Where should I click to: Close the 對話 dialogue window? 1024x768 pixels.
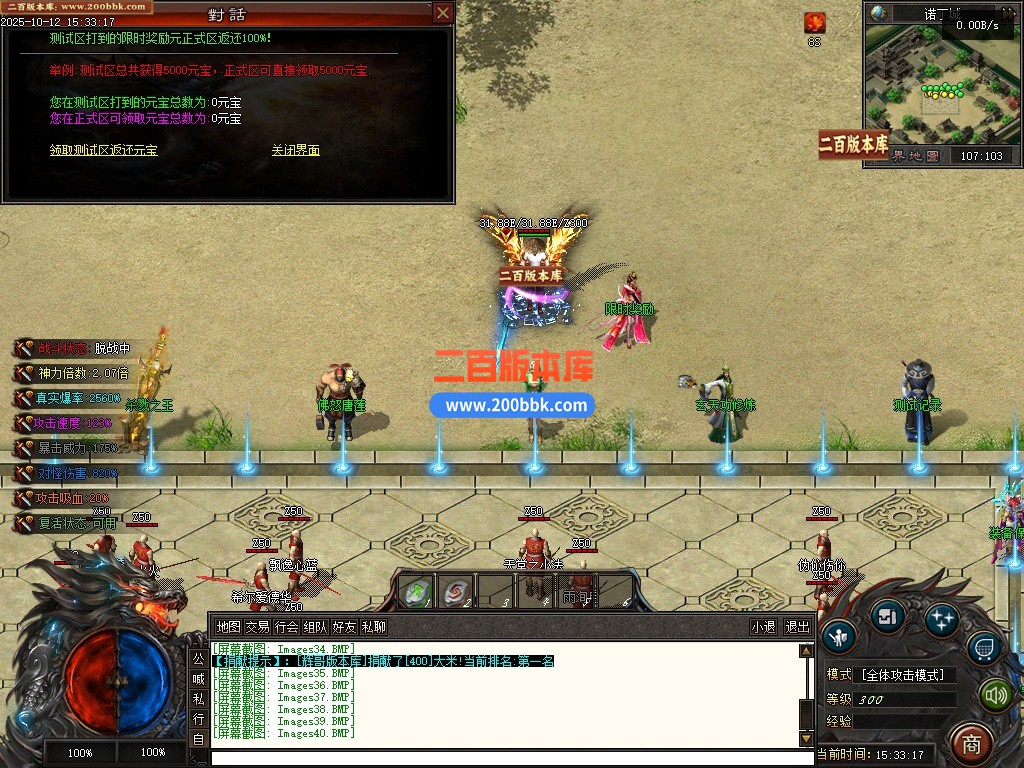[442, 14]
